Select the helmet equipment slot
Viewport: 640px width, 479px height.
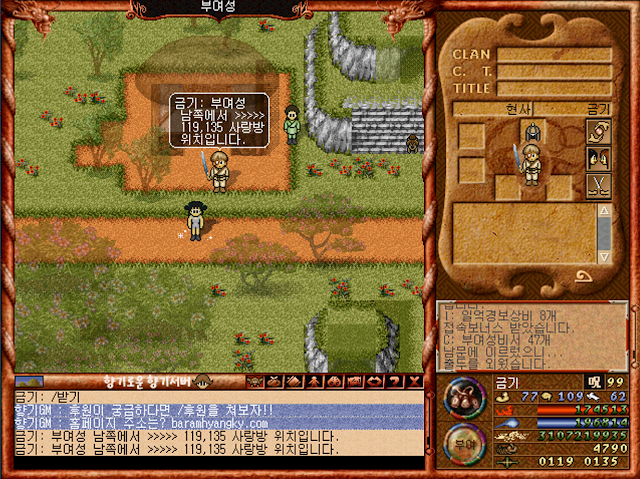coord(533,131)
